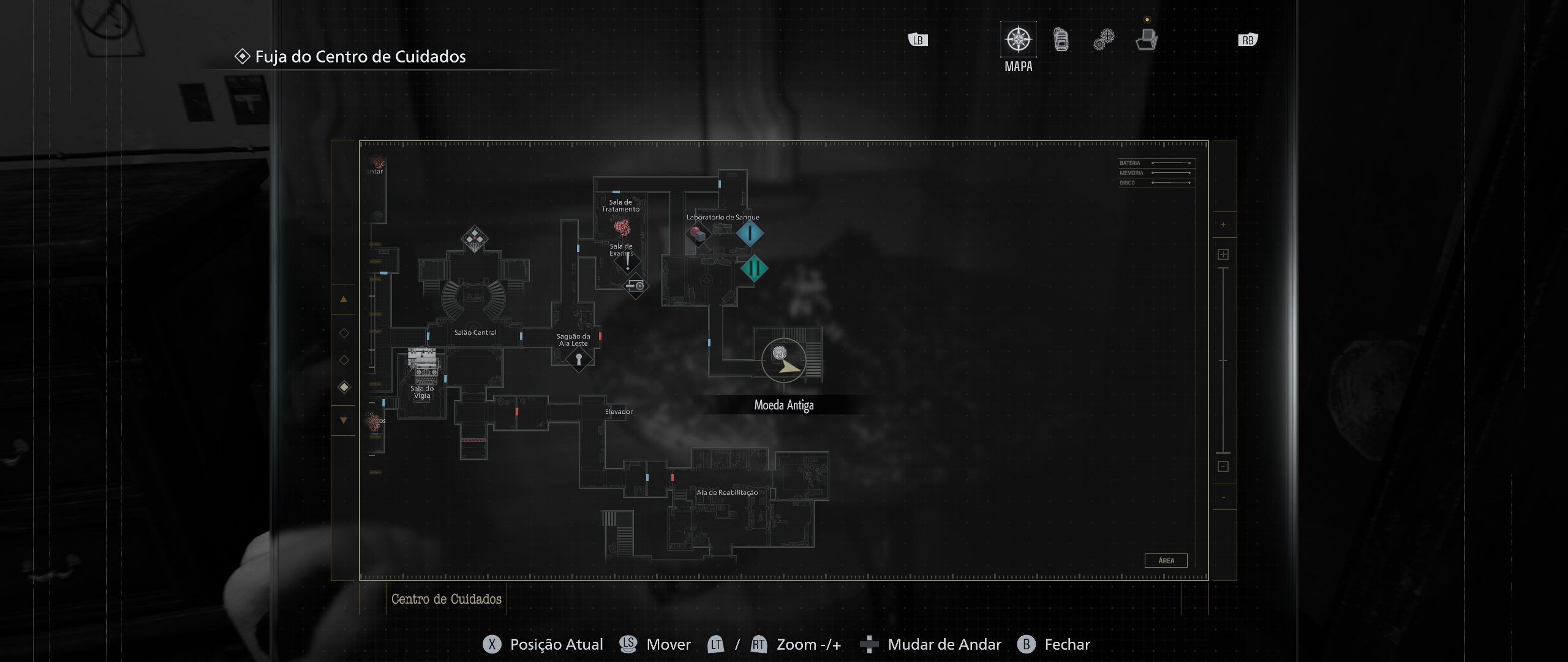Screen dimensions: 1568x662
Task: Adjust the map zoom slider handle
Action: [1223, 452]
